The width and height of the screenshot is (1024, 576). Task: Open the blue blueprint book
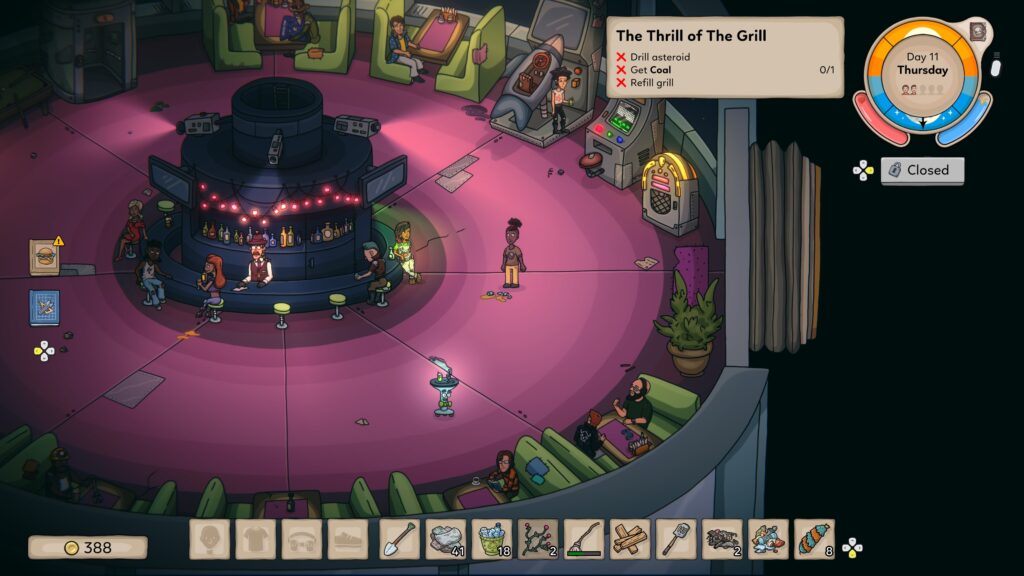(44, 307)
